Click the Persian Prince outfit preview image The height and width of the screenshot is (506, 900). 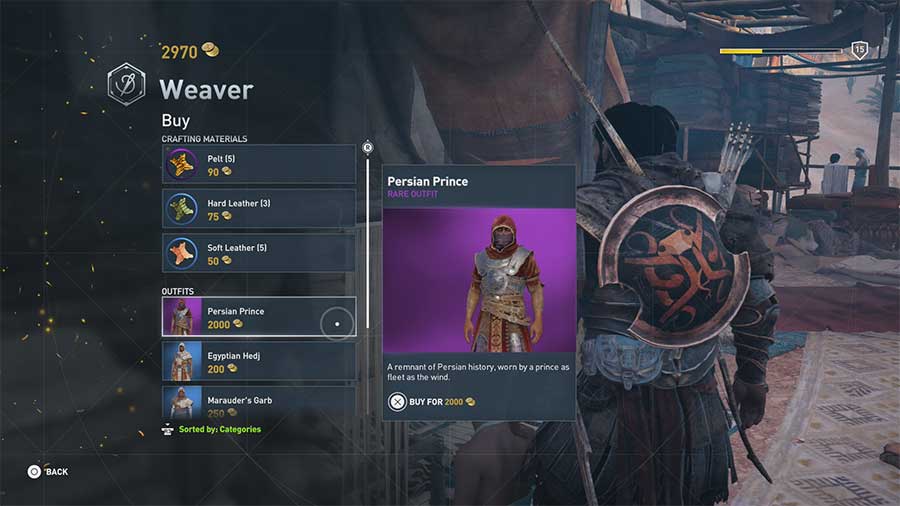(x=479, y=280)
